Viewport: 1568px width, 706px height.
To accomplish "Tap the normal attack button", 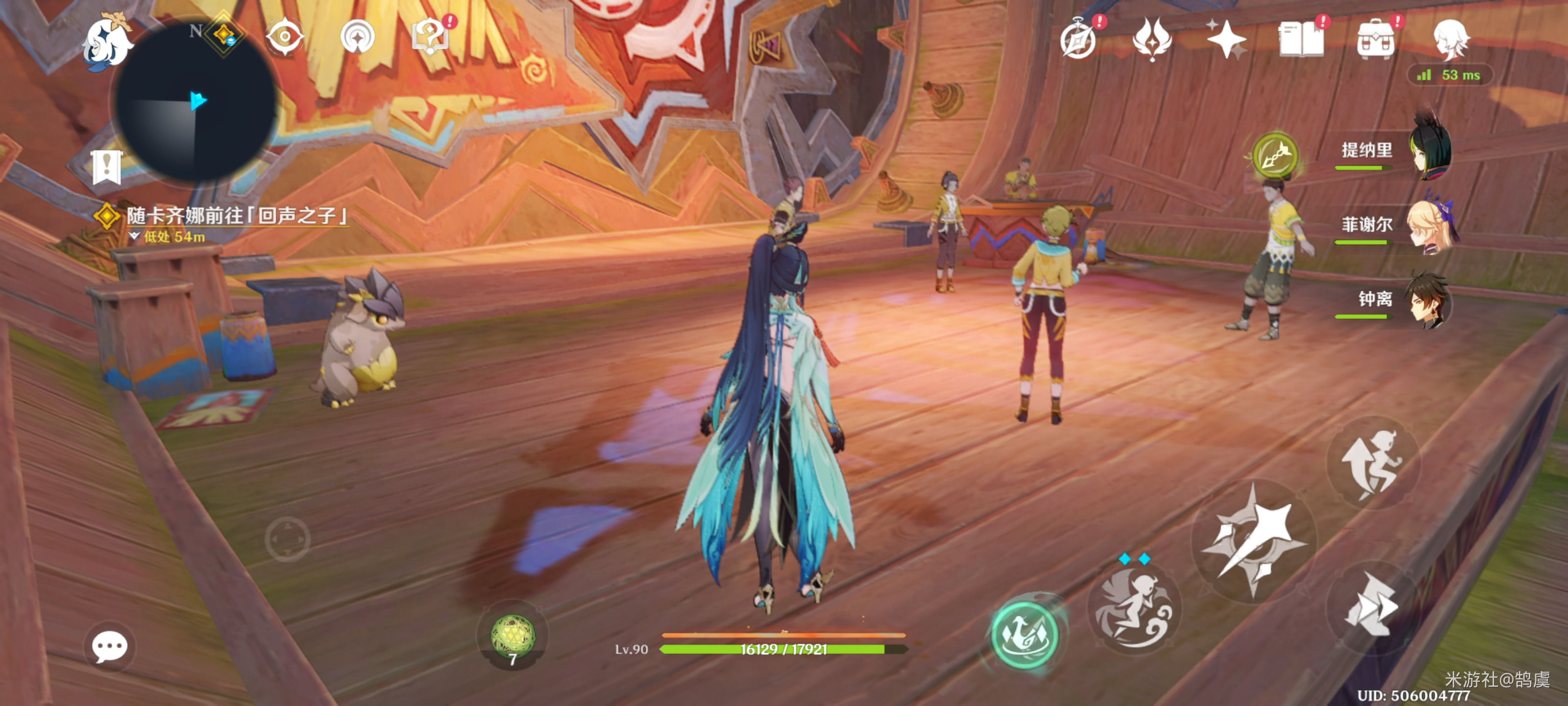I will [x=1254, y=540].
